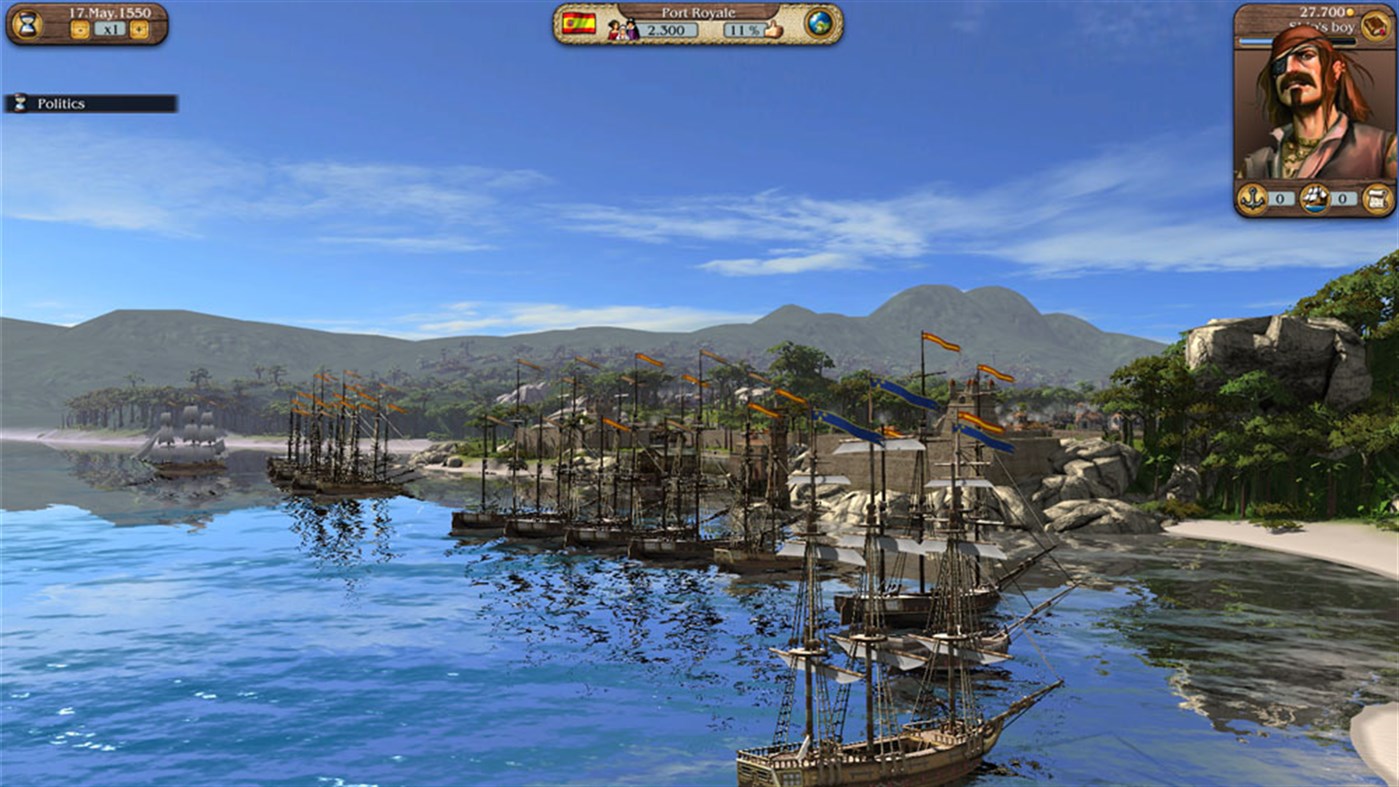Open anchored ships via anchor icon

click(x=1252, y=198)
